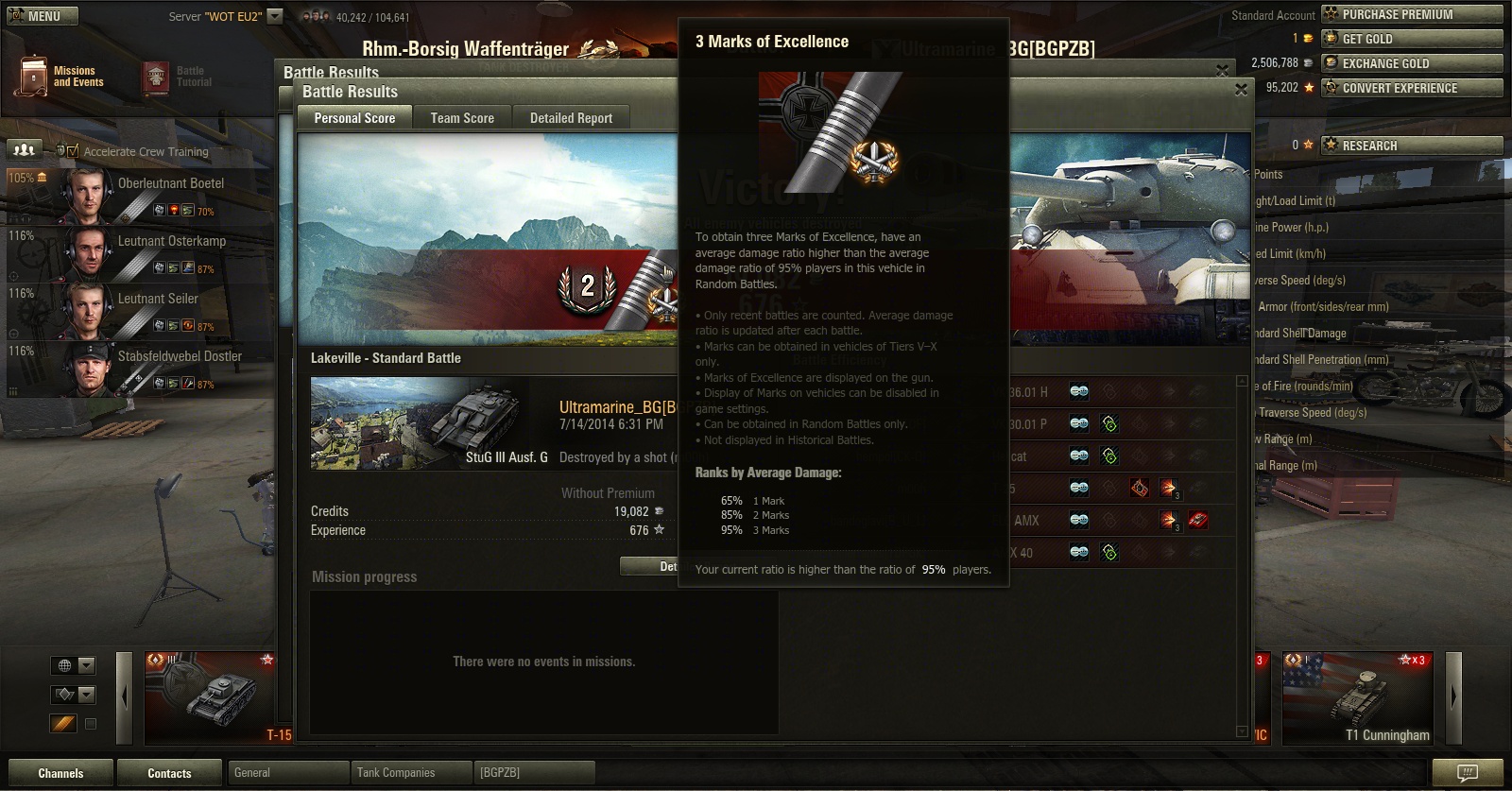Image resolution: width=1512 pixels, height=791 pixels.
Task: Open the main MENU button
Action: (40, 16)
